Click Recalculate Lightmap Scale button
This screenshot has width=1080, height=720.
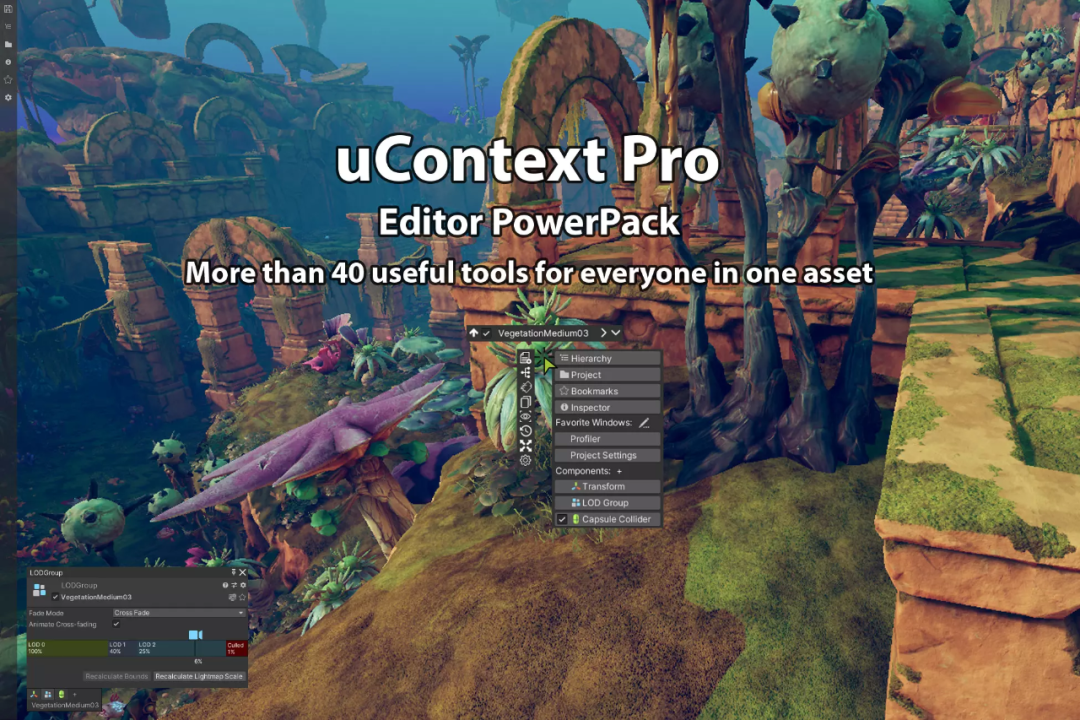point(199,677)
